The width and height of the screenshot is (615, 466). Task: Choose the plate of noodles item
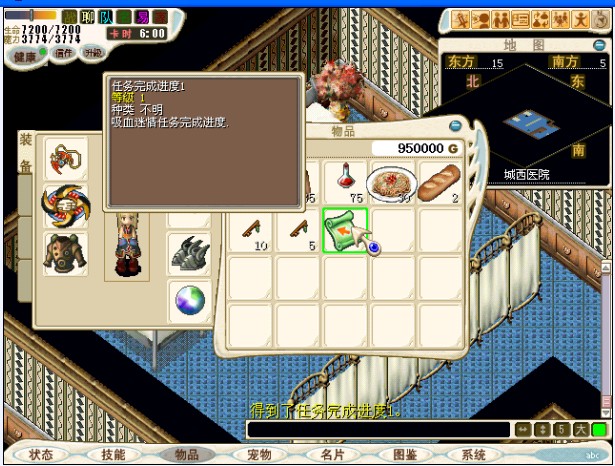coord(391,182)
